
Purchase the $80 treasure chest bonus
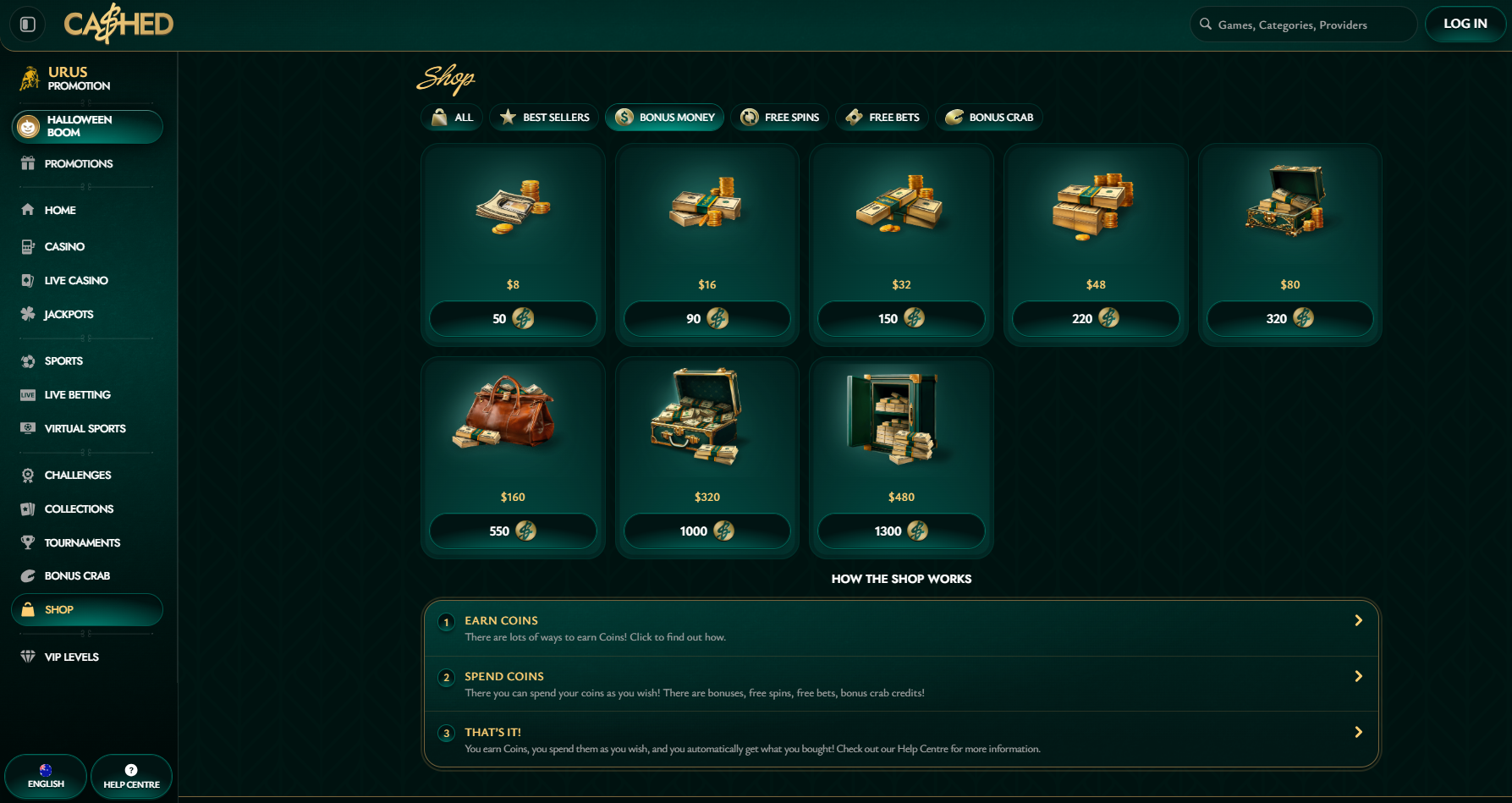click(x=1289, y=319)
